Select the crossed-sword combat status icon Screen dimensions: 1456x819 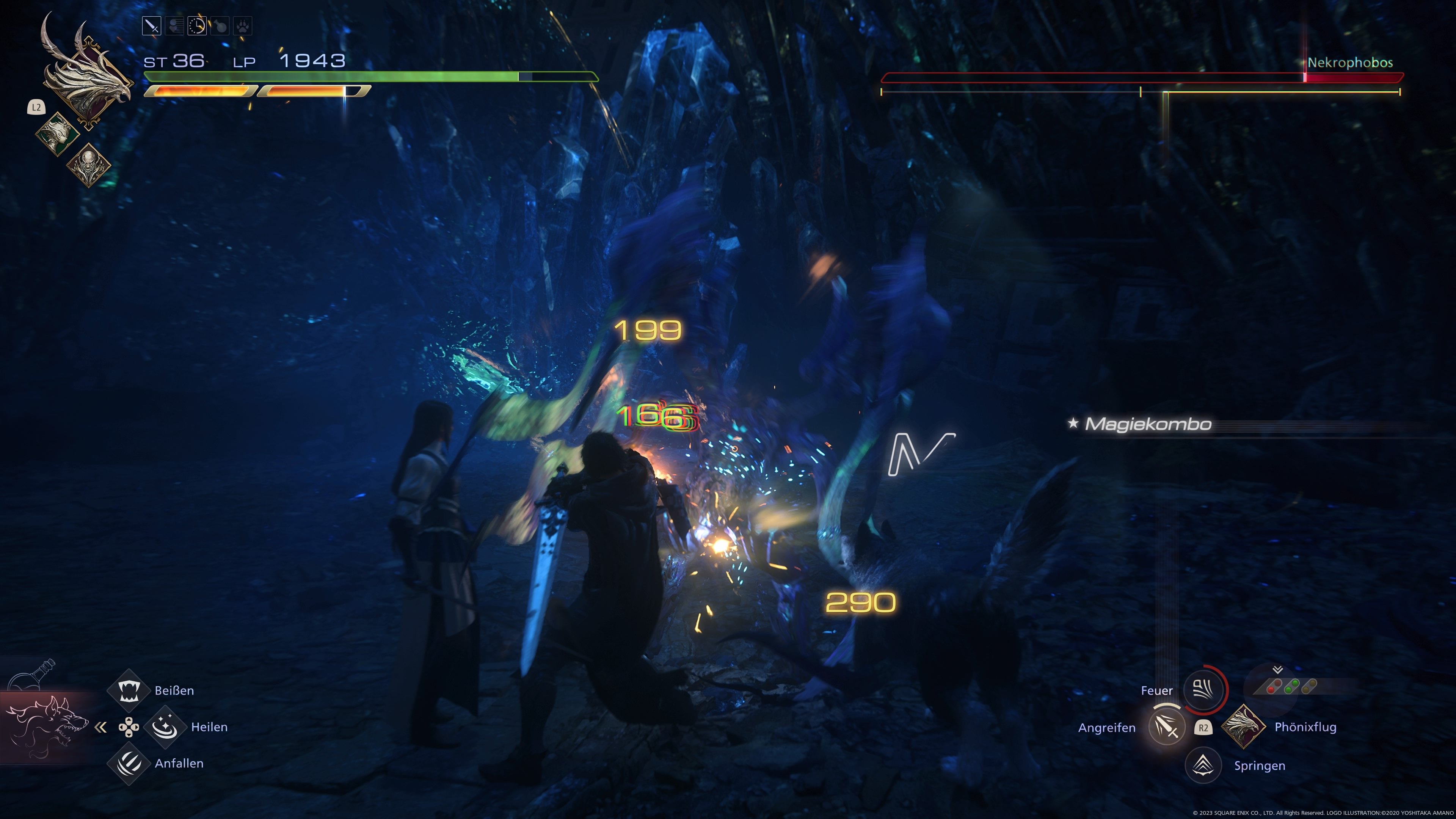click(x=152, y=25)
